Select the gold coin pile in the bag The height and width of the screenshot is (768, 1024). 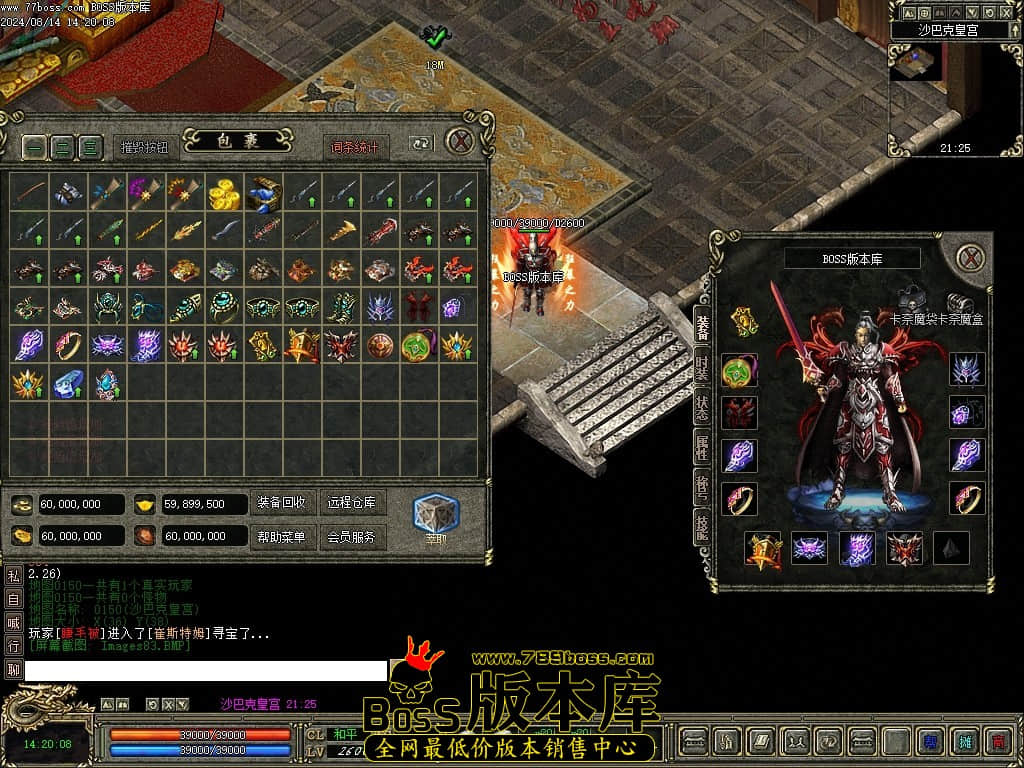point(224,193)
